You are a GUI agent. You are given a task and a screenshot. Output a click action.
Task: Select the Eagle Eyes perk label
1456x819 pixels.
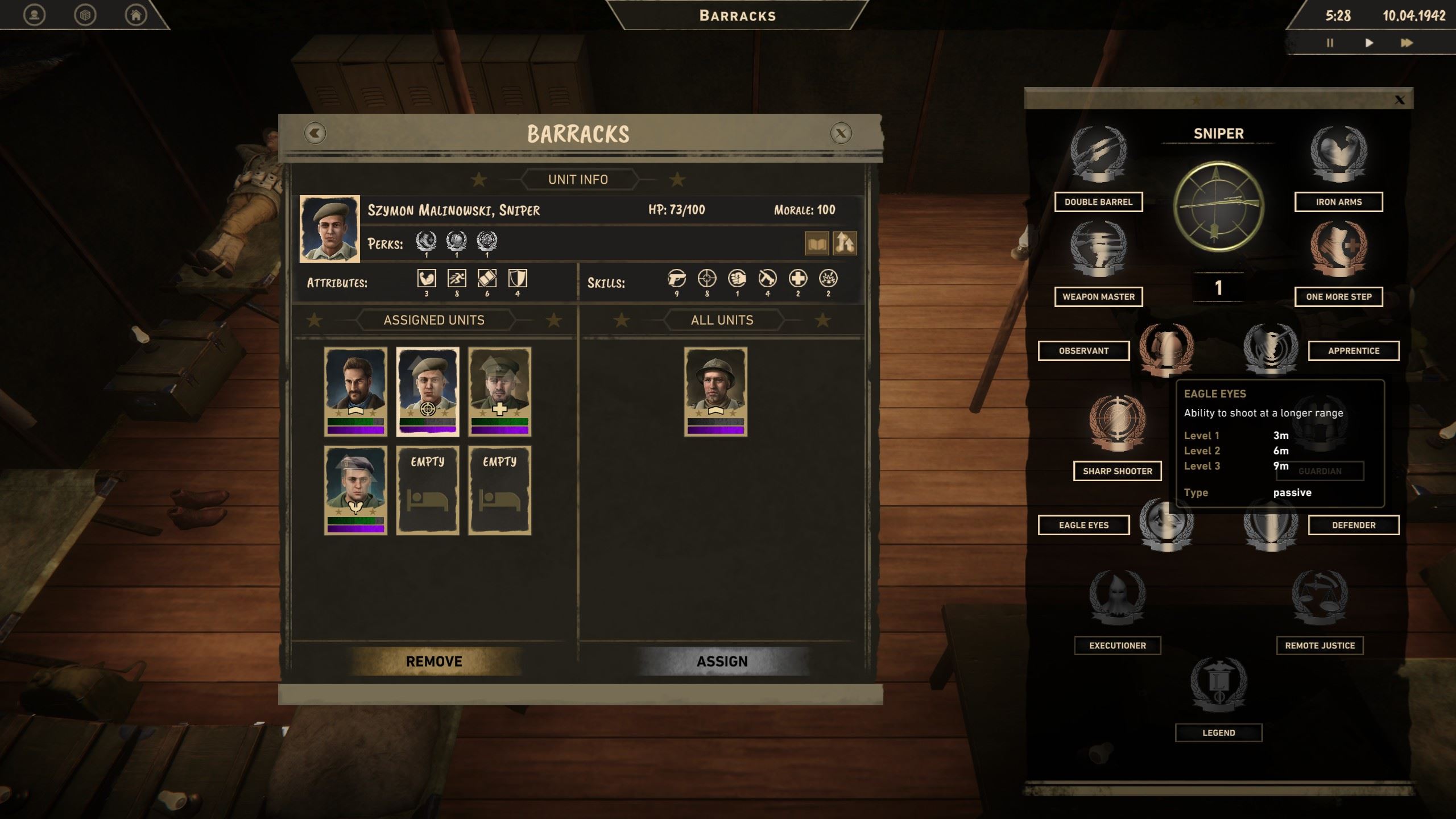click(x=1083, y=526)
